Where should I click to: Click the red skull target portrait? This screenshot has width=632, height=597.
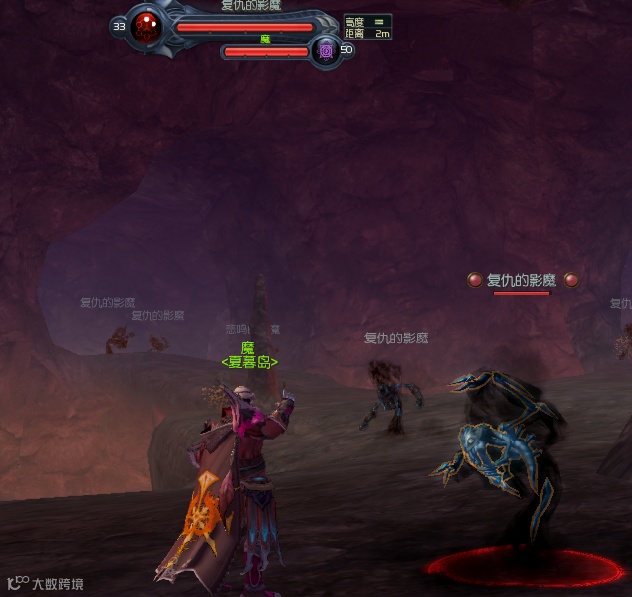point(148,25)
